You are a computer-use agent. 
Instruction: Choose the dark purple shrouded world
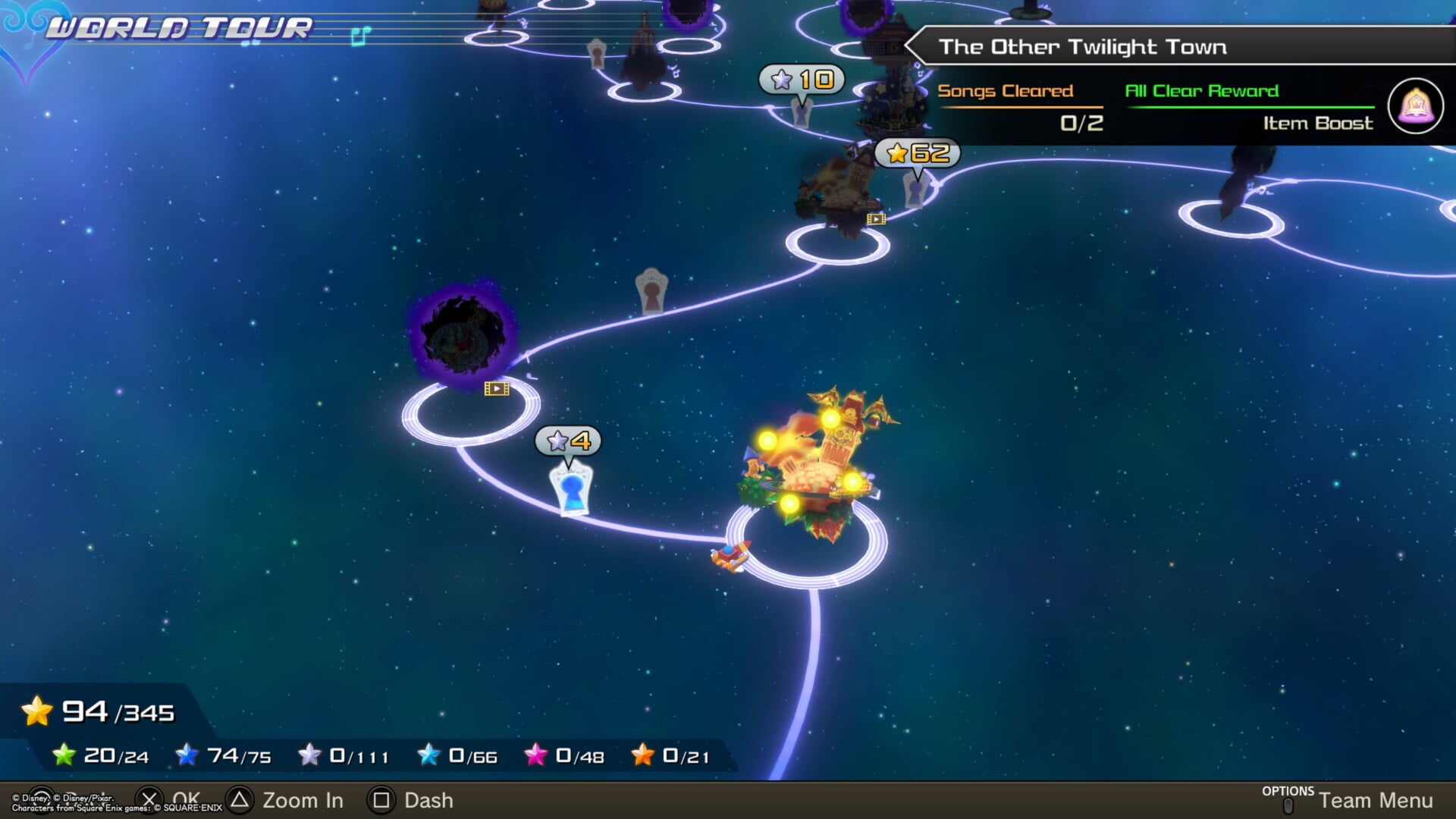[463, 334]
